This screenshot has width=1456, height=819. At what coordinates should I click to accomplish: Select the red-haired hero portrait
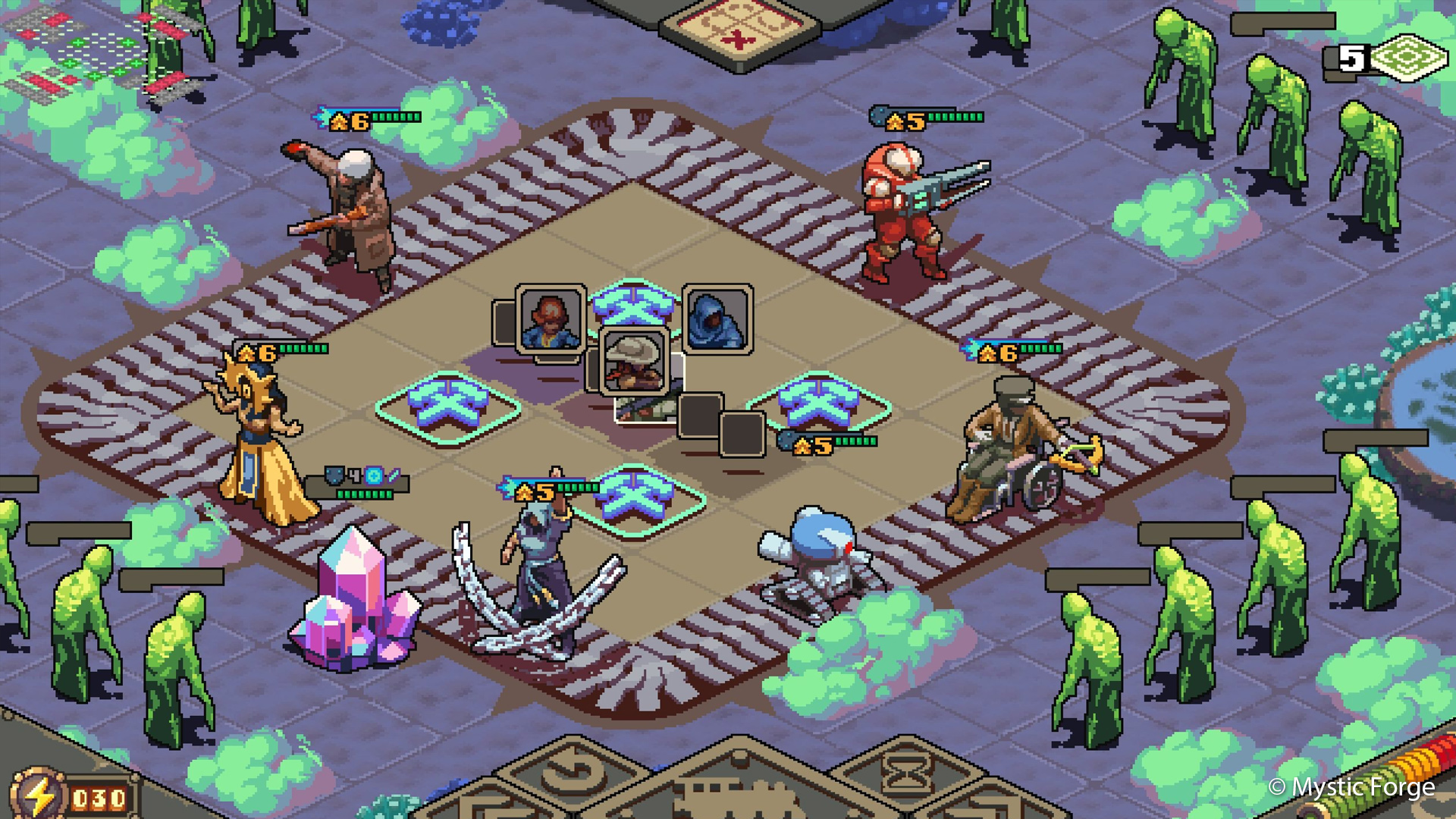pyautogui.click(x=551, y=319)
